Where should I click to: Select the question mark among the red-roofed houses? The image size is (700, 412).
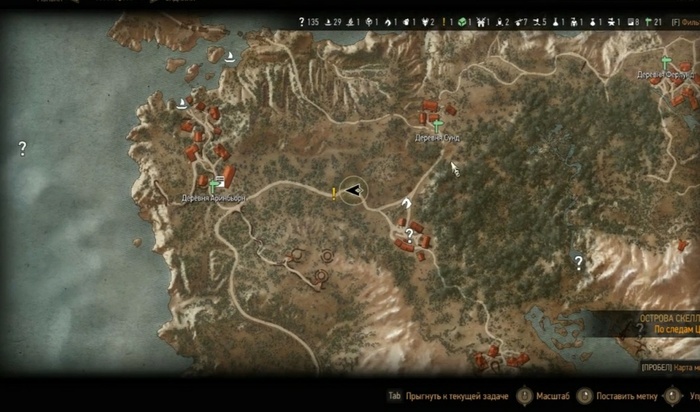click(409, 234)
